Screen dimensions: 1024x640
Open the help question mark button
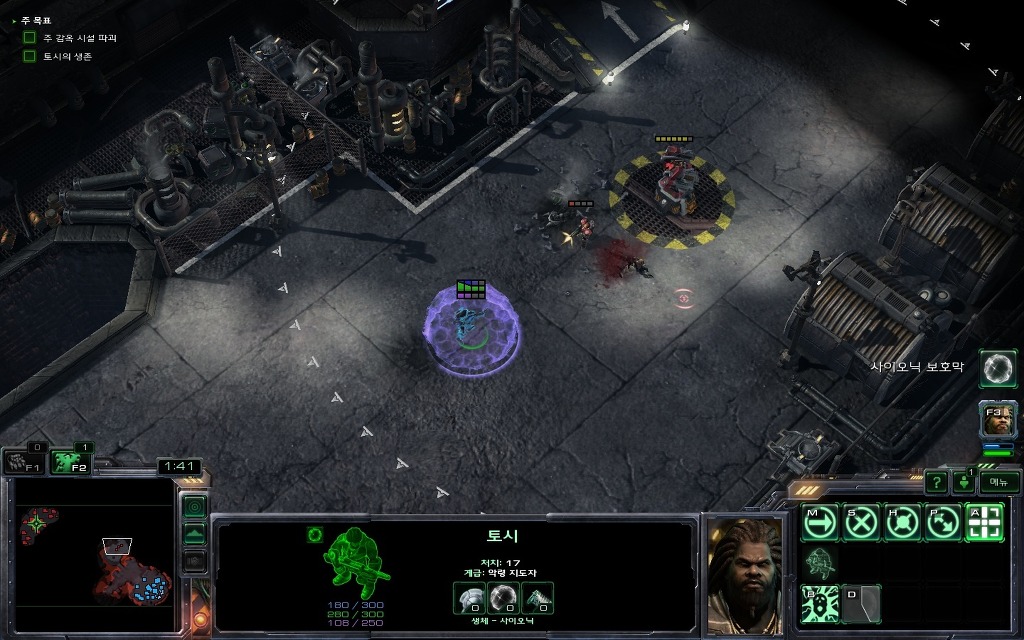pyautogui.click(x=936, y=482)
